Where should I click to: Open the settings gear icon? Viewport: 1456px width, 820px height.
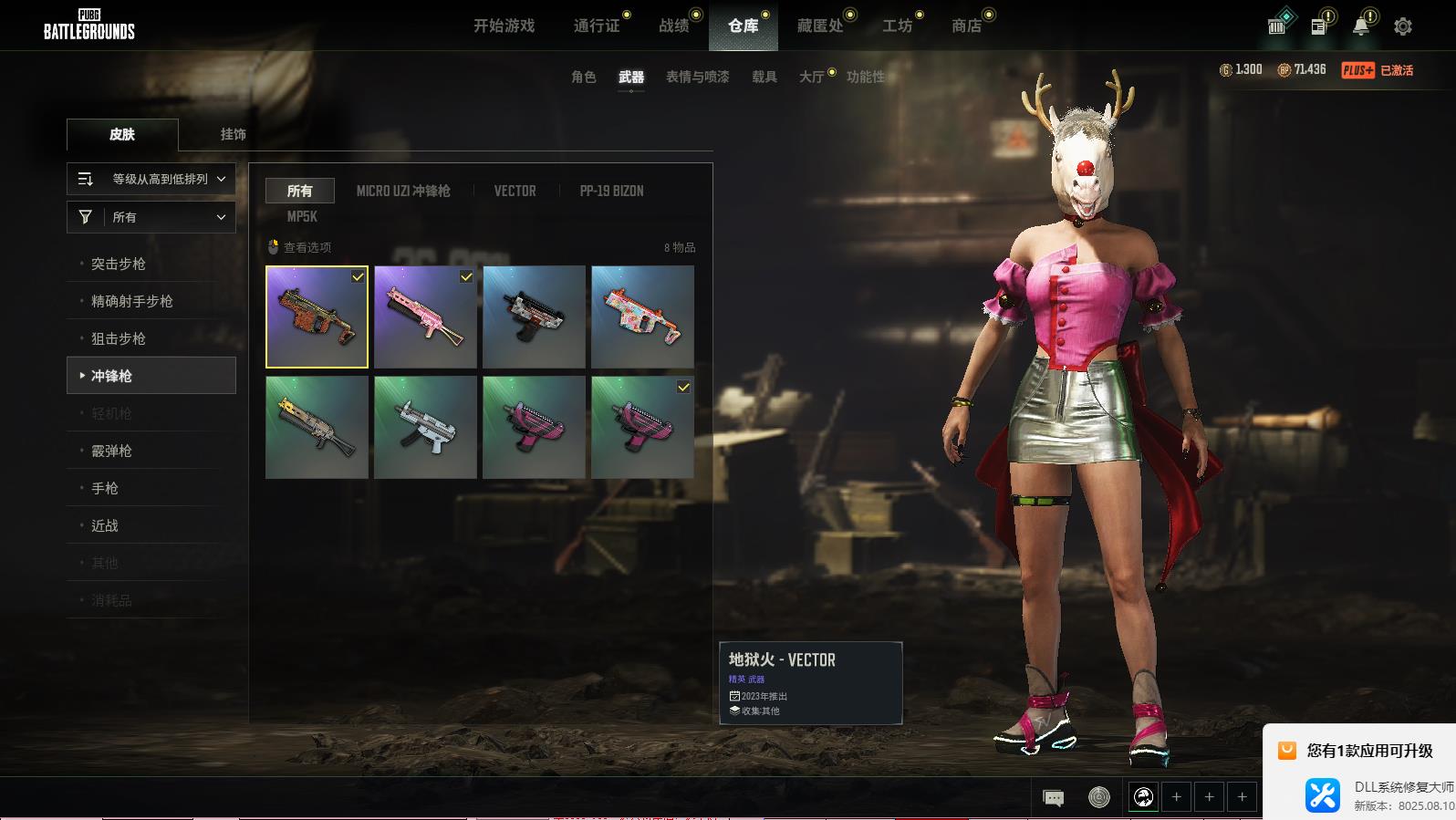[1402, 26]
